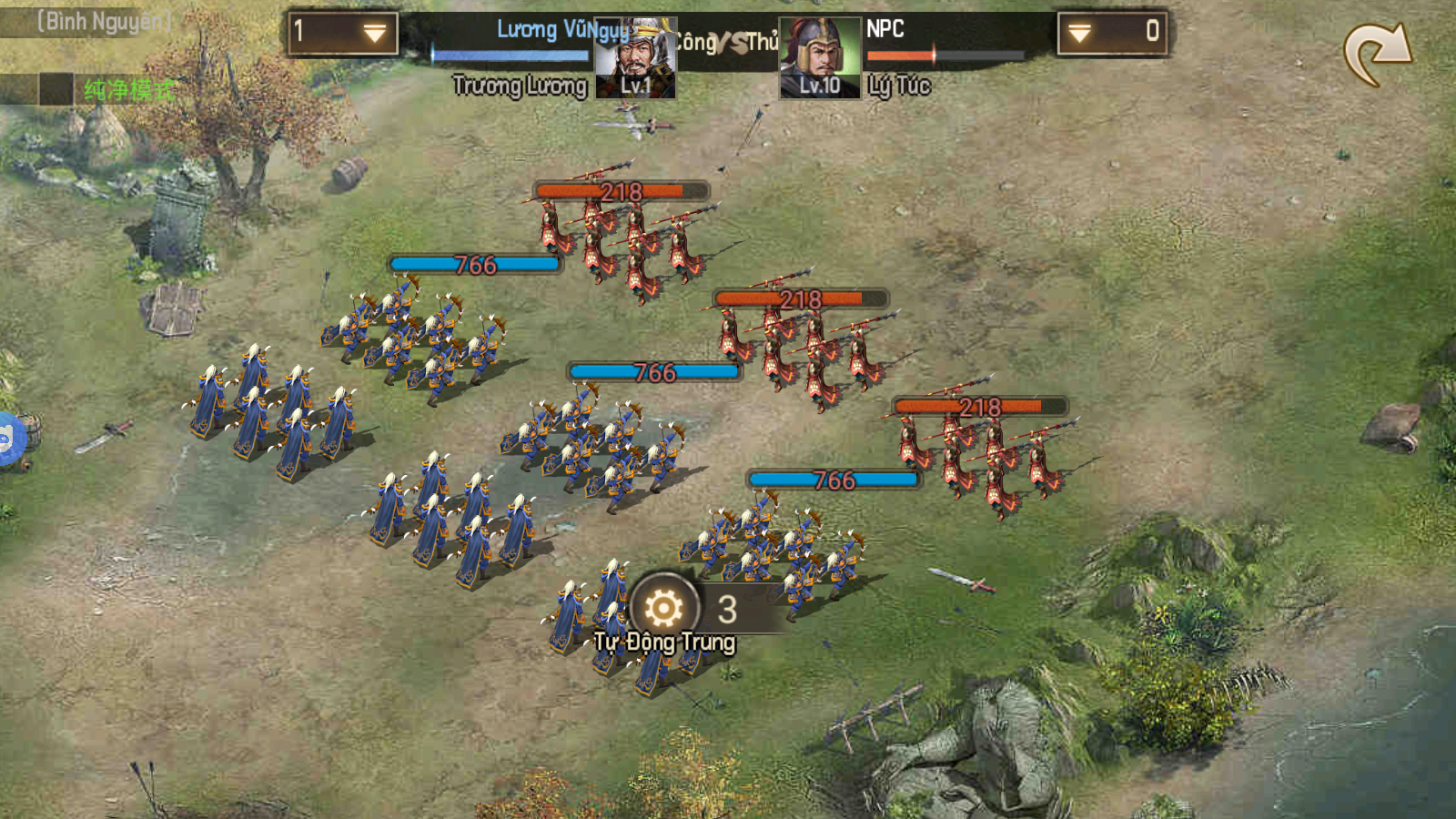This screenshot has width=1456, height=819.
Task: Click the green Chinese mode label
Action: point(129,89)
